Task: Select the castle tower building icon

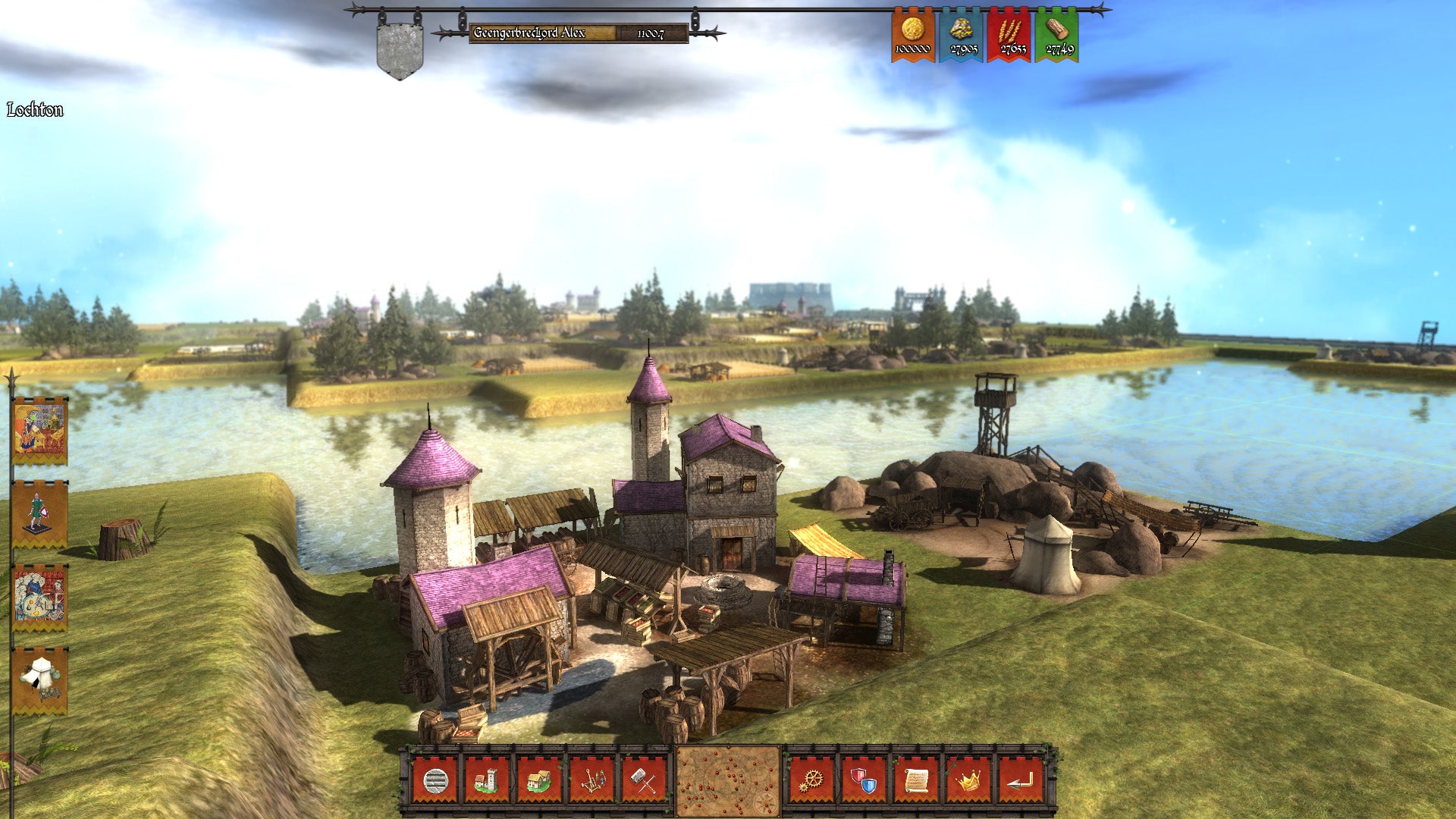Action: (x=487, y=780)
